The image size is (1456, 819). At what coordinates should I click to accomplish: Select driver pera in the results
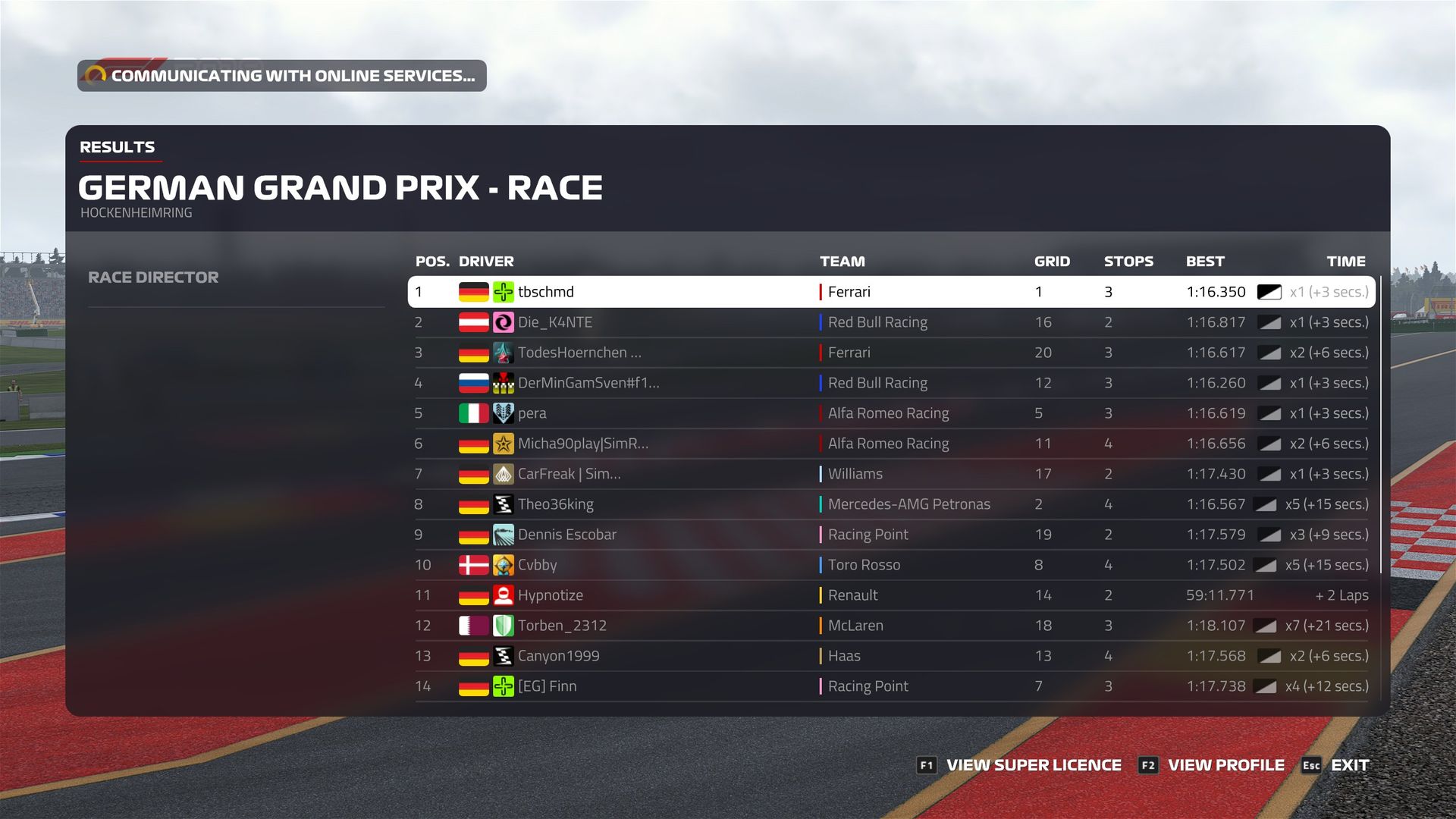point(891,413)
